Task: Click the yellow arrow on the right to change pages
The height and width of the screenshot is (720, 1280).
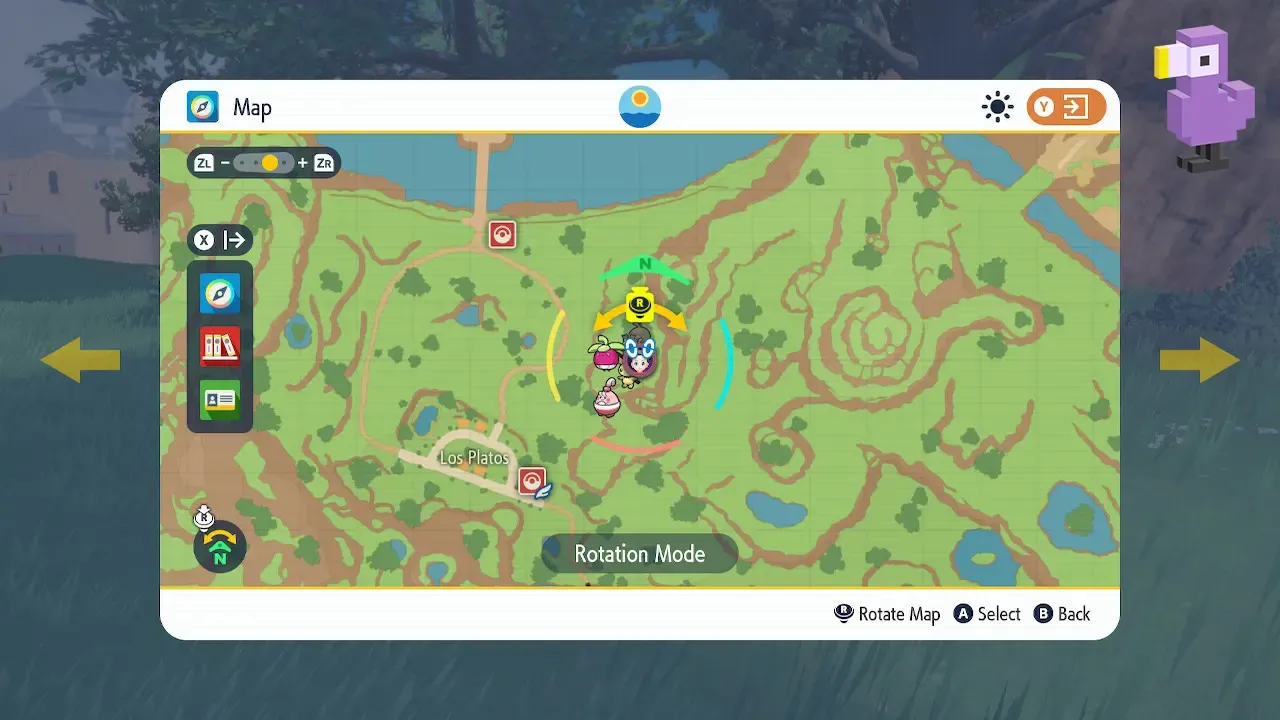Action: [x=1199, y=359]
